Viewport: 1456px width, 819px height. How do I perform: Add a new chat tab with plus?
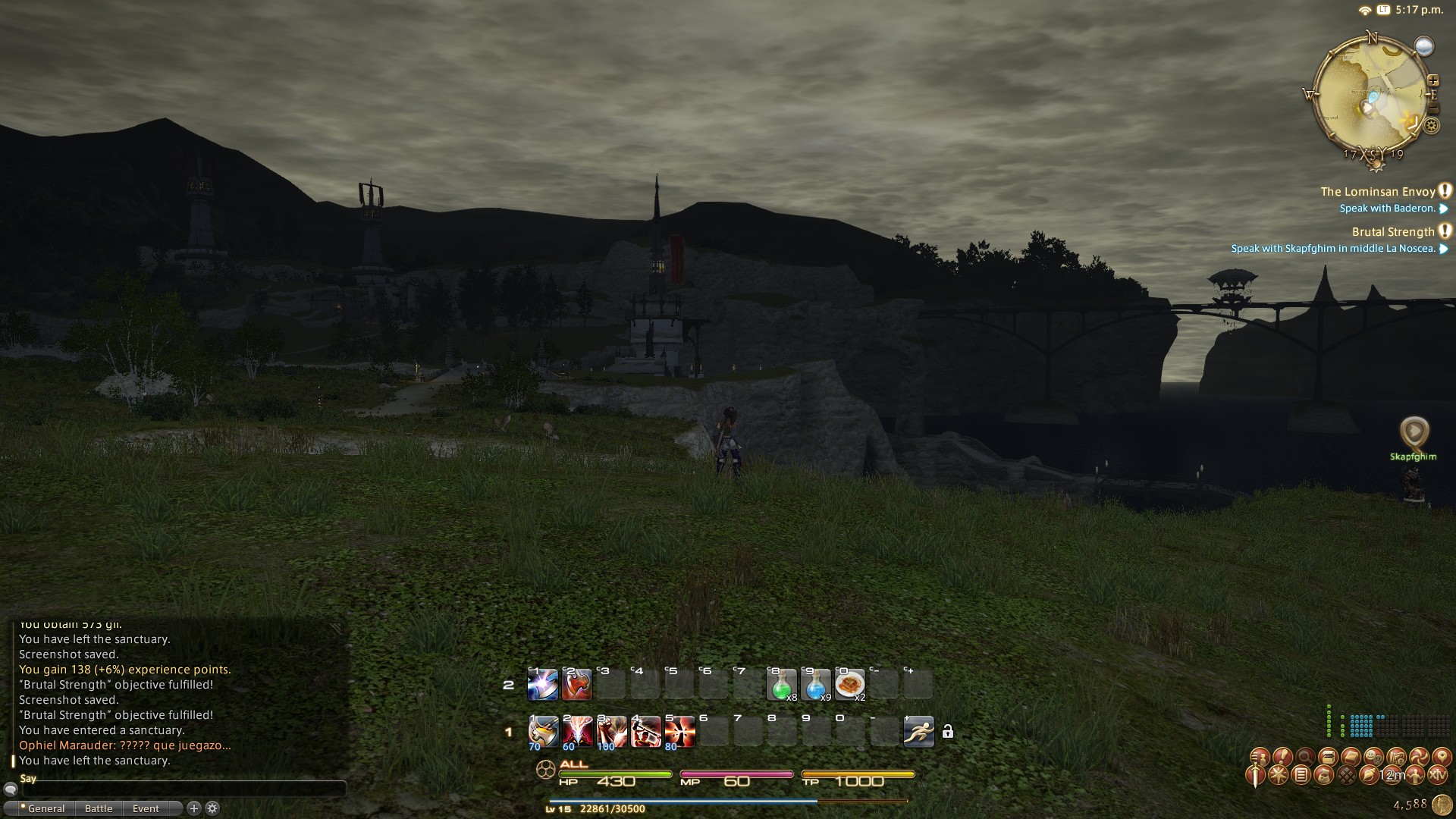[x=193, y=808]
